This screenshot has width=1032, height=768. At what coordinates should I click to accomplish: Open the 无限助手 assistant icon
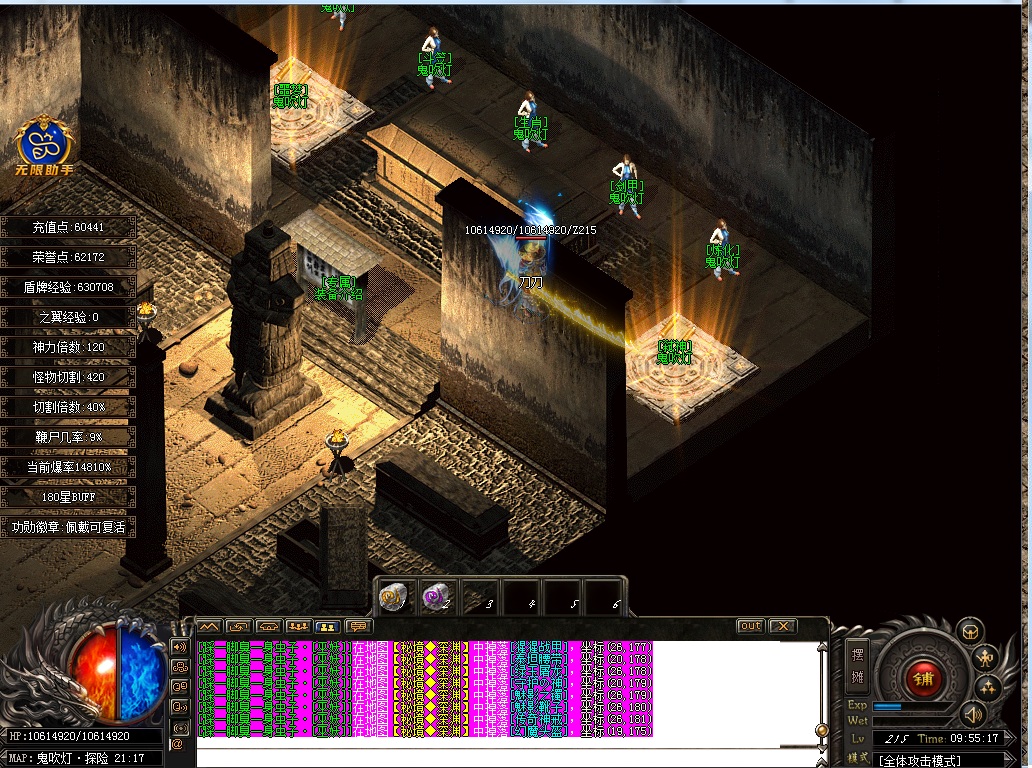click(x=44, y=149)
